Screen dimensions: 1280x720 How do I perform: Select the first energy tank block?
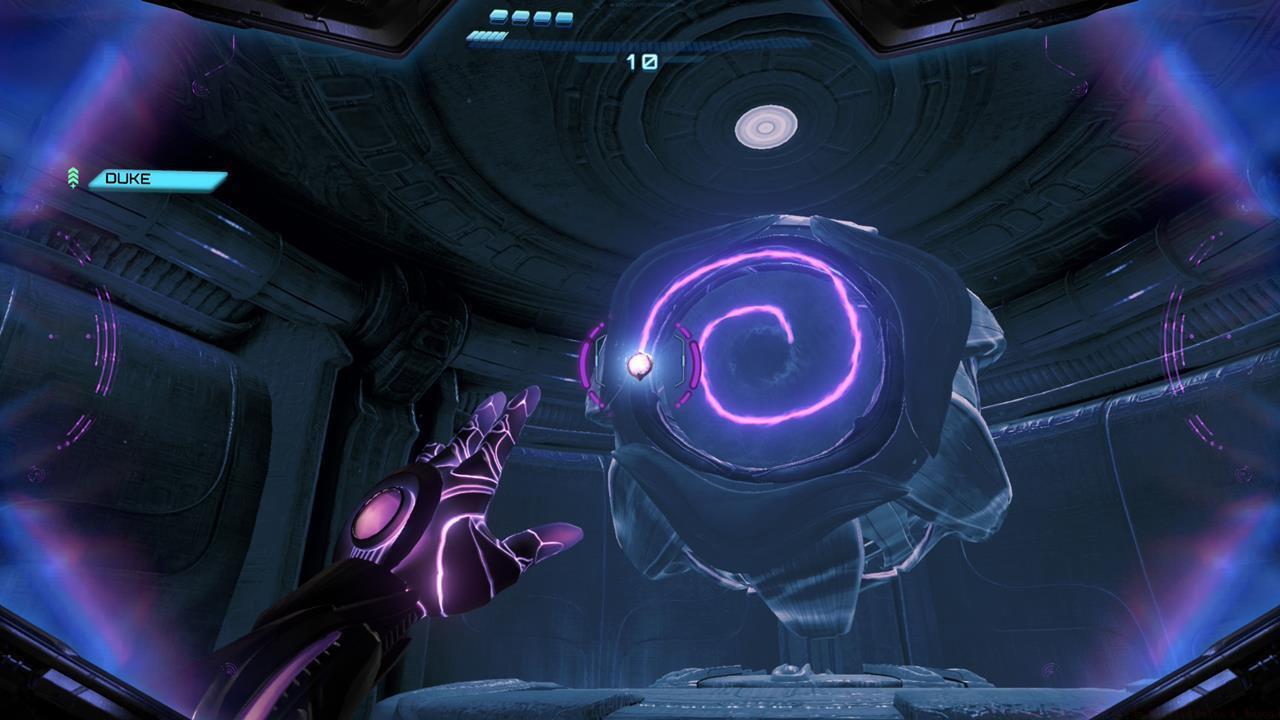tap(498, 17)
